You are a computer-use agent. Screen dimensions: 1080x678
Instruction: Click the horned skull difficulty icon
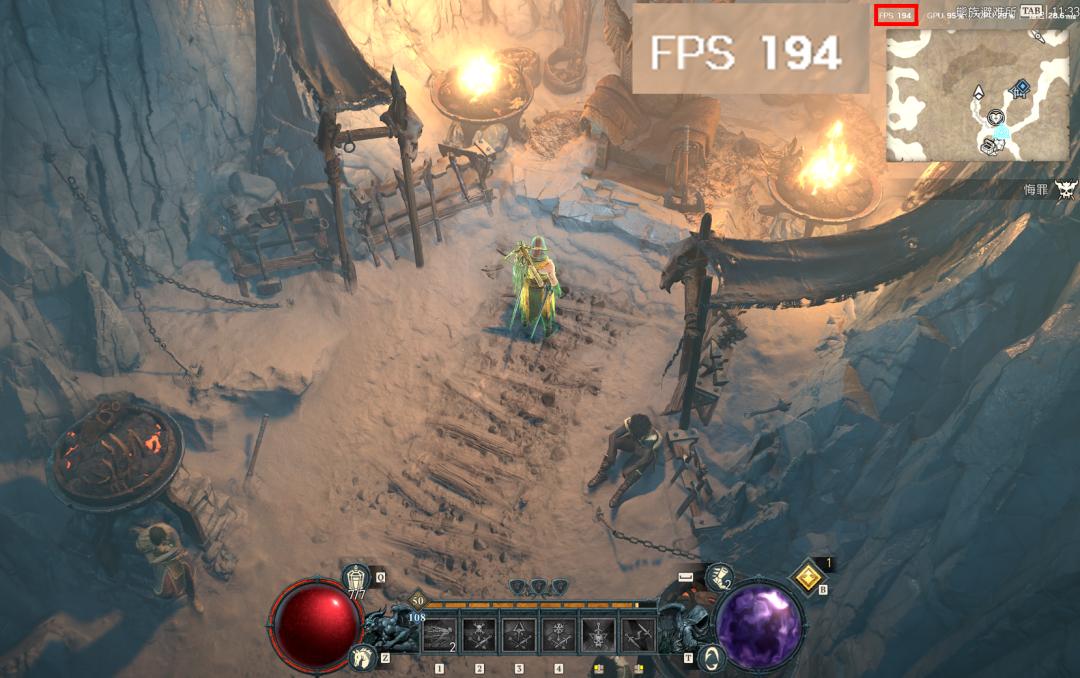click(x=1065, y=188)
